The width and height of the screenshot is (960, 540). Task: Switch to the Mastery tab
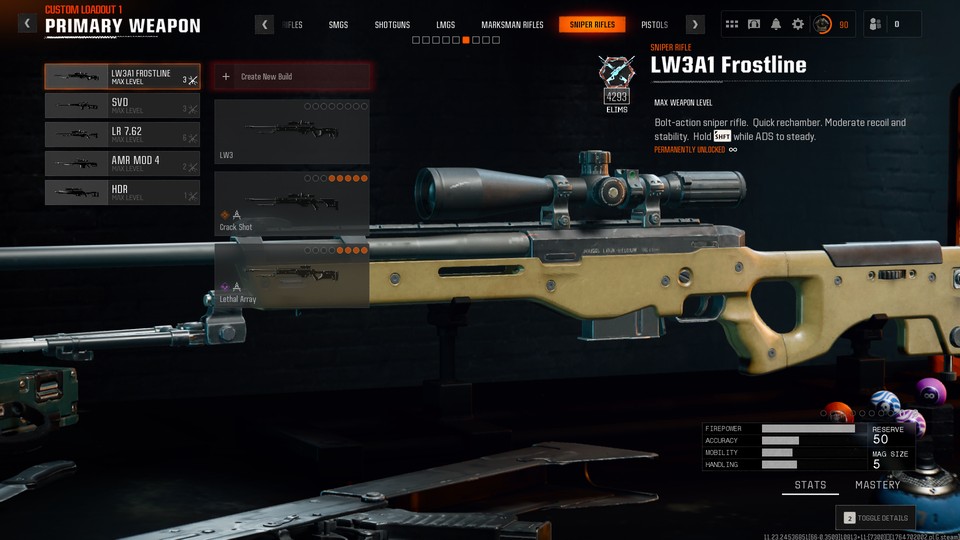click(x=877, y=485)
